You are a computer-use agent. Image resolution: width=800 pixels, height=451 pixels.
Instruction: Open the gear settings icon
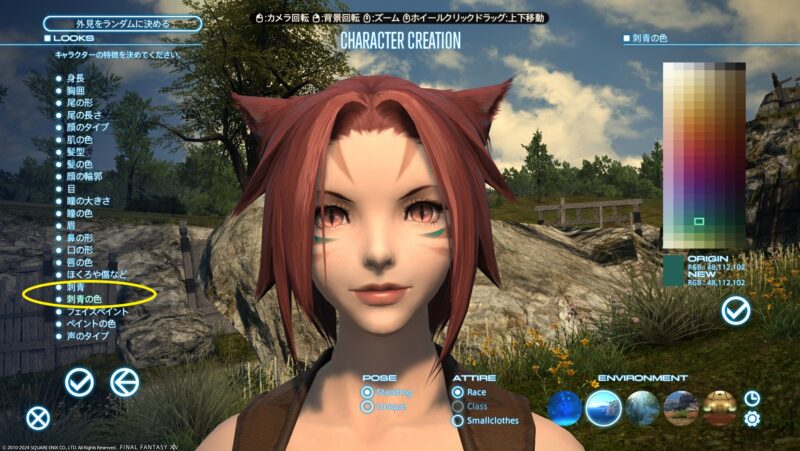(752, 419)
